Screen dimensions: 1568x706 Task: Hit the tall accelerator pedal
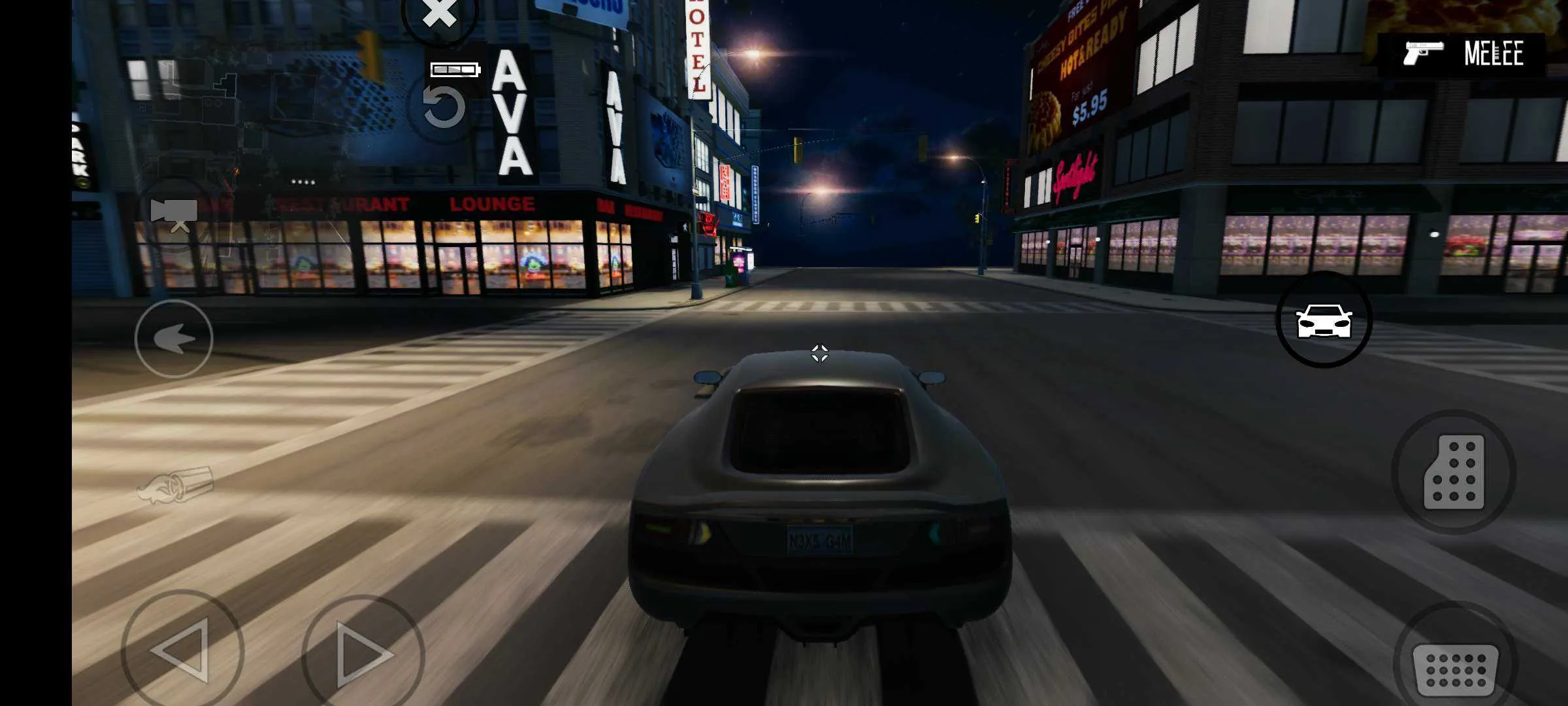coord(1454,472)
